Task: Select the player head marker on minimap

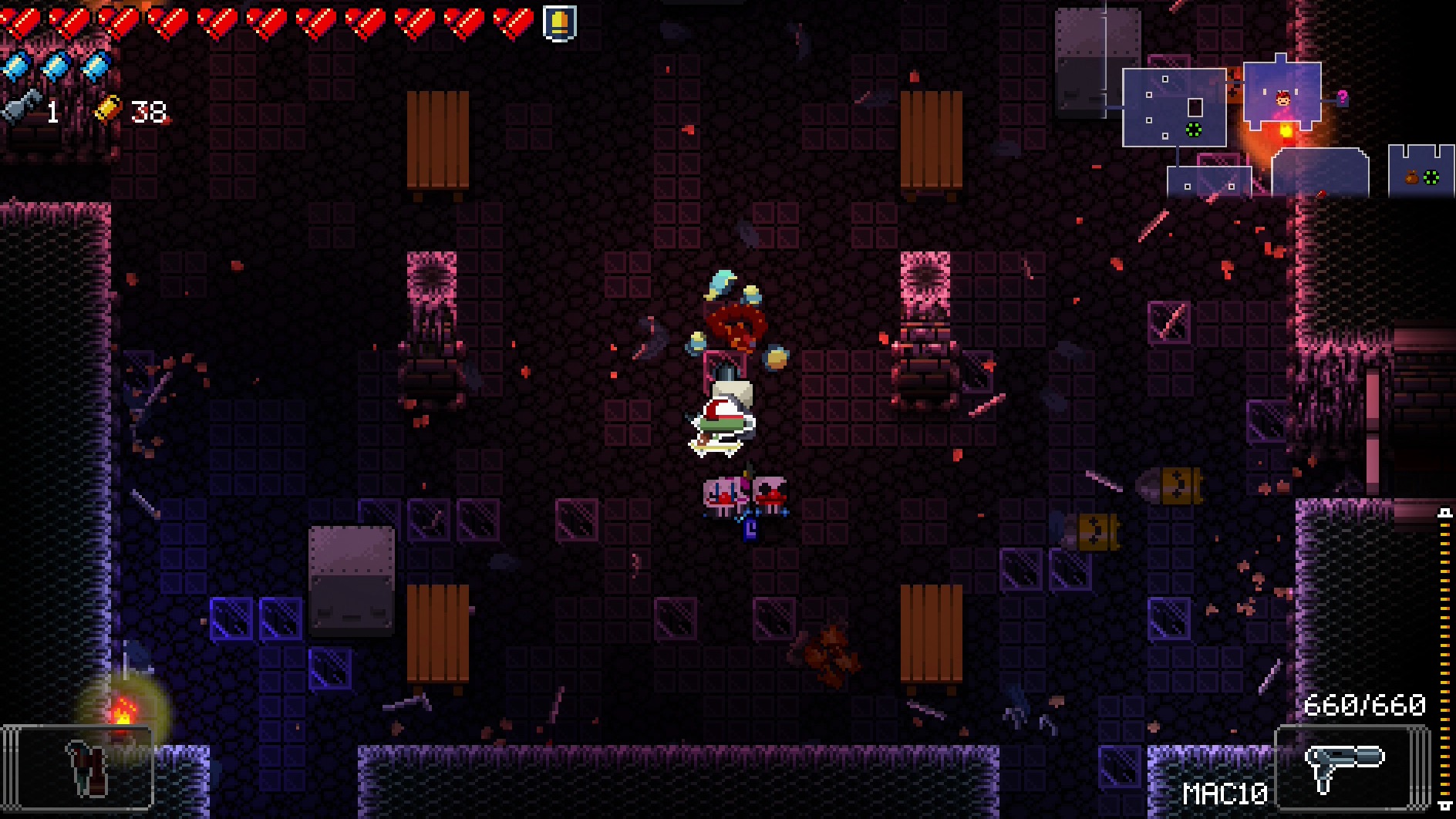Action: click(x=1283, y=99)
